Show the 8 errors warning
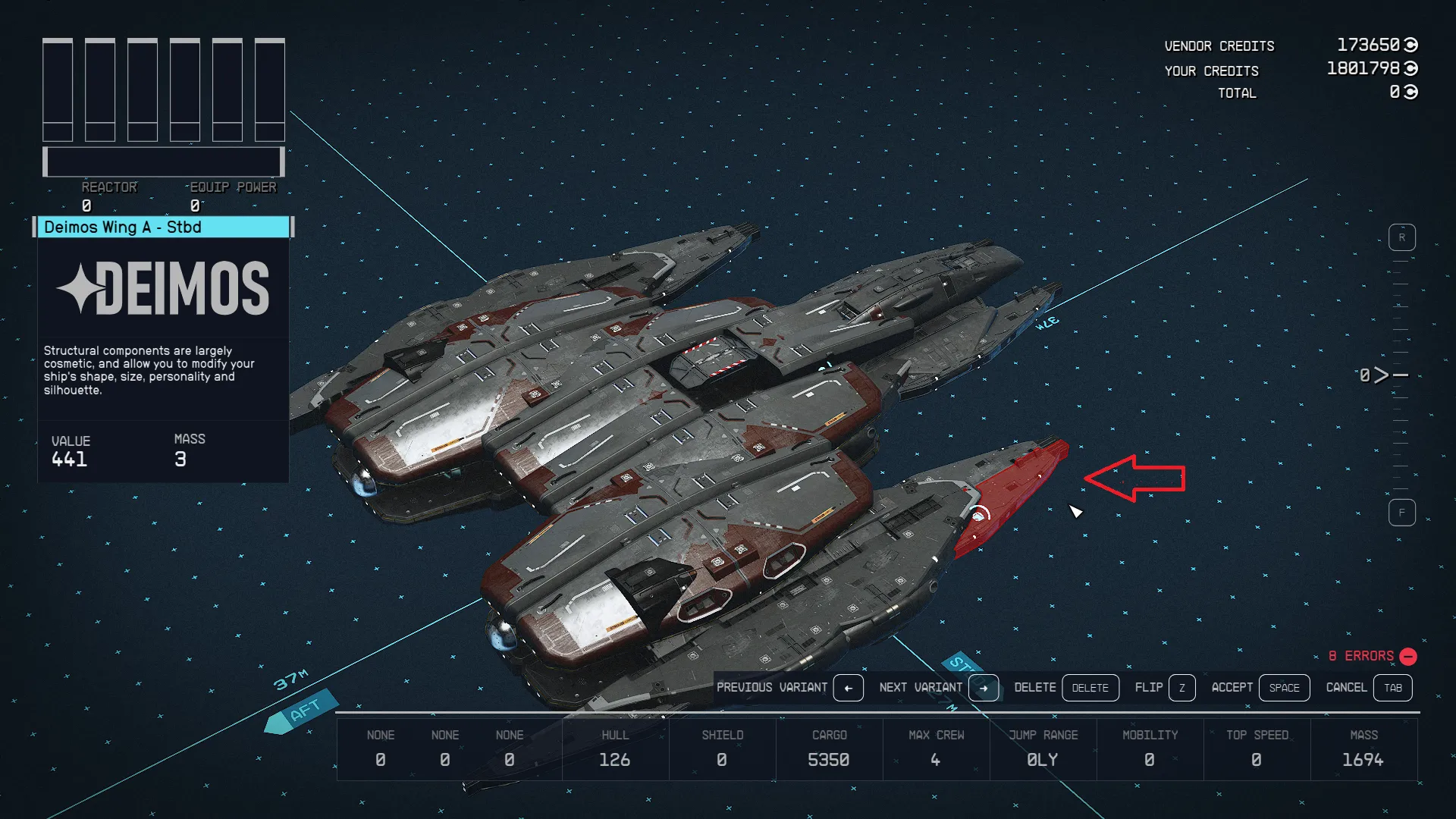Viewport: 1456px width, 819px height. click(x=1372, y=656)
